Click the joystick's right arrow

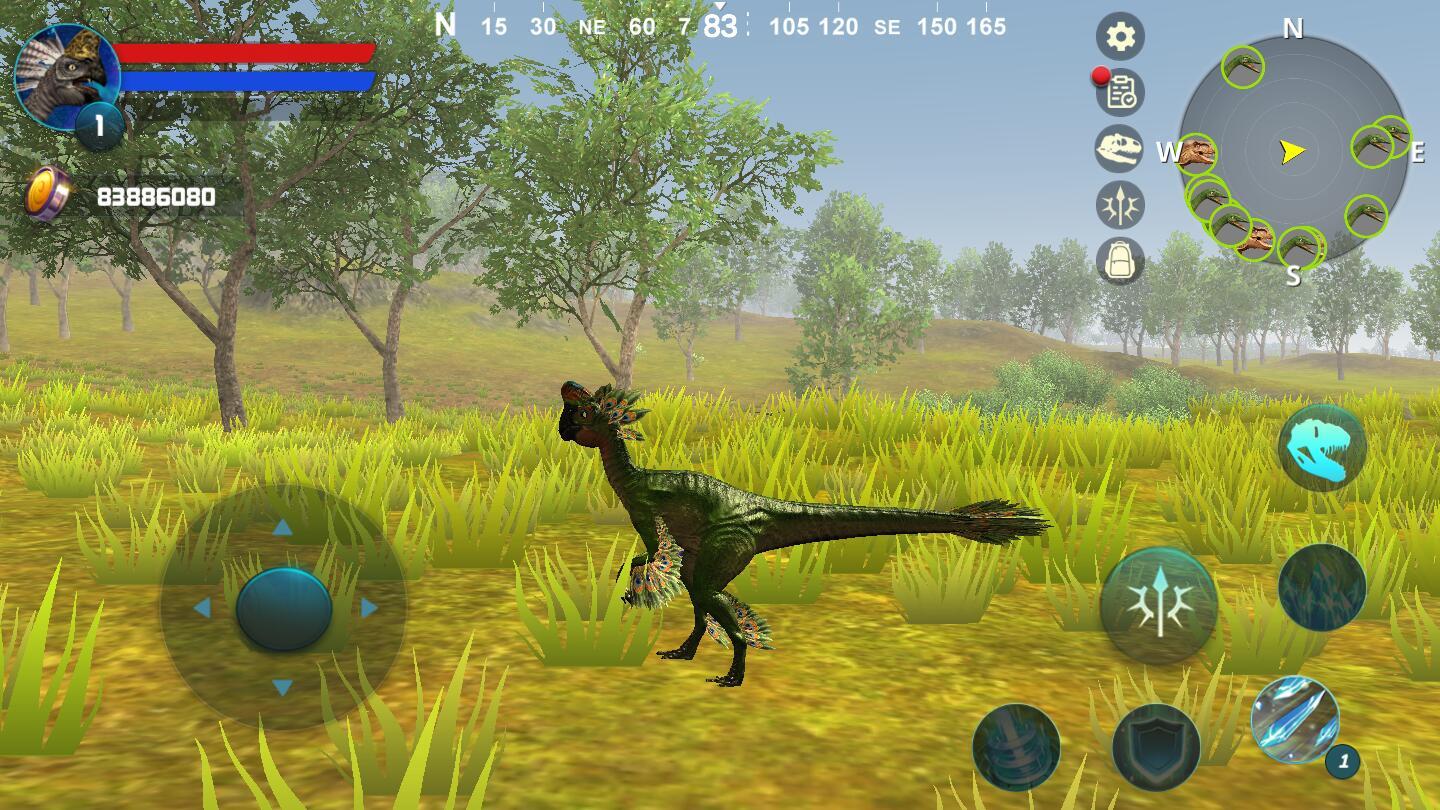point(369,608)
